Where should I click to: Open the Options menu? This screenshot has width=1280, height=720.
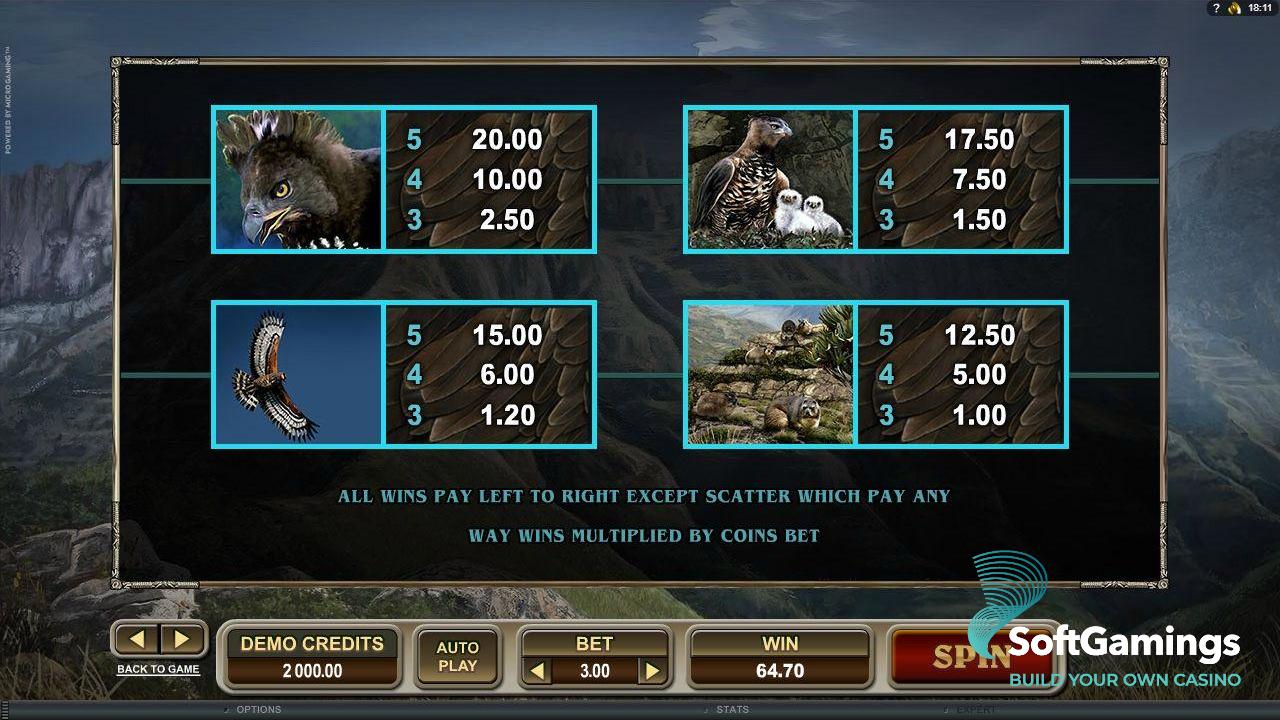[x=258, y=710]
